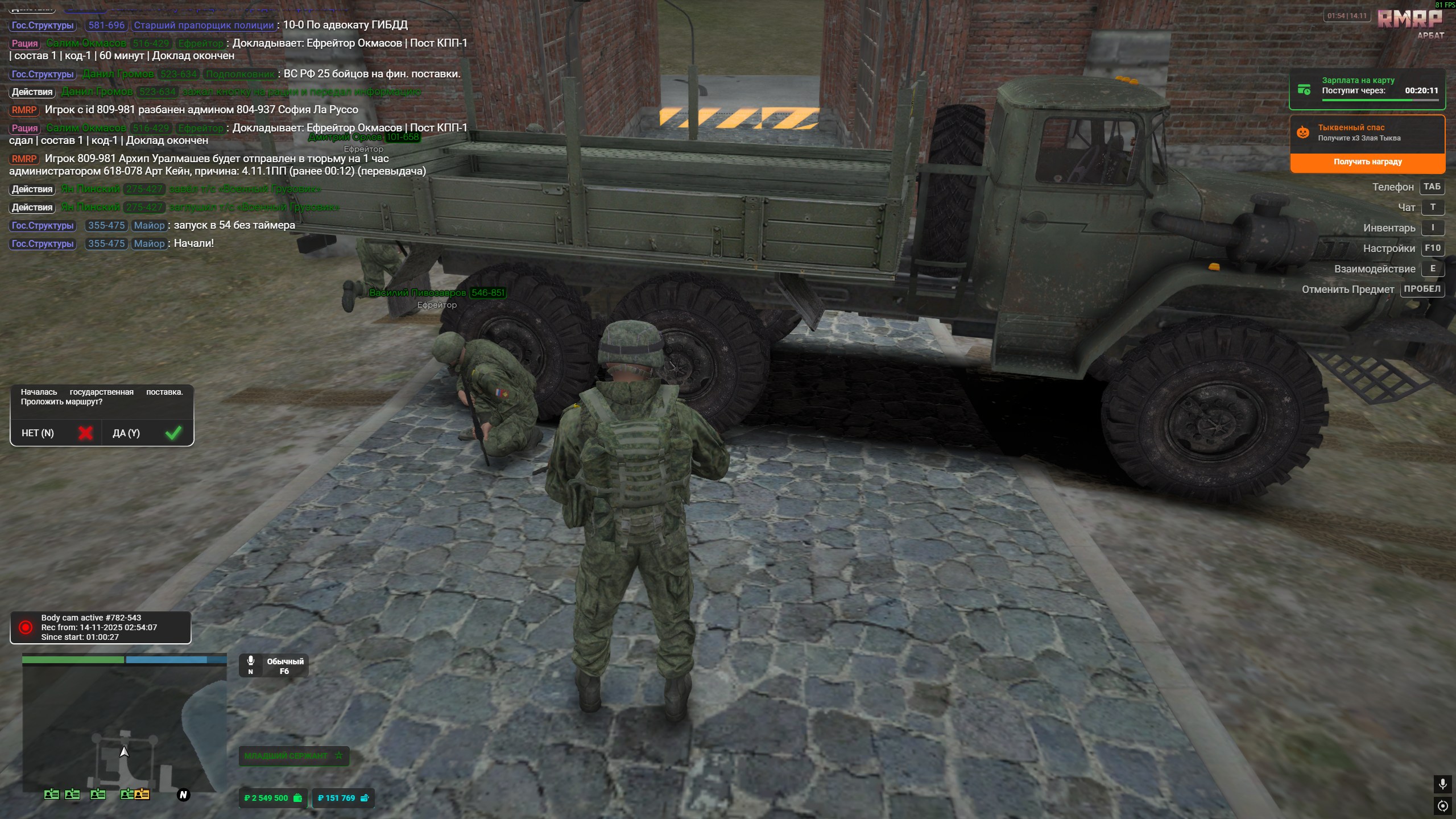This screenshot has height=819, width=1456.
Task: Claim reward via Получить награду button
Action: (1367, 162)
